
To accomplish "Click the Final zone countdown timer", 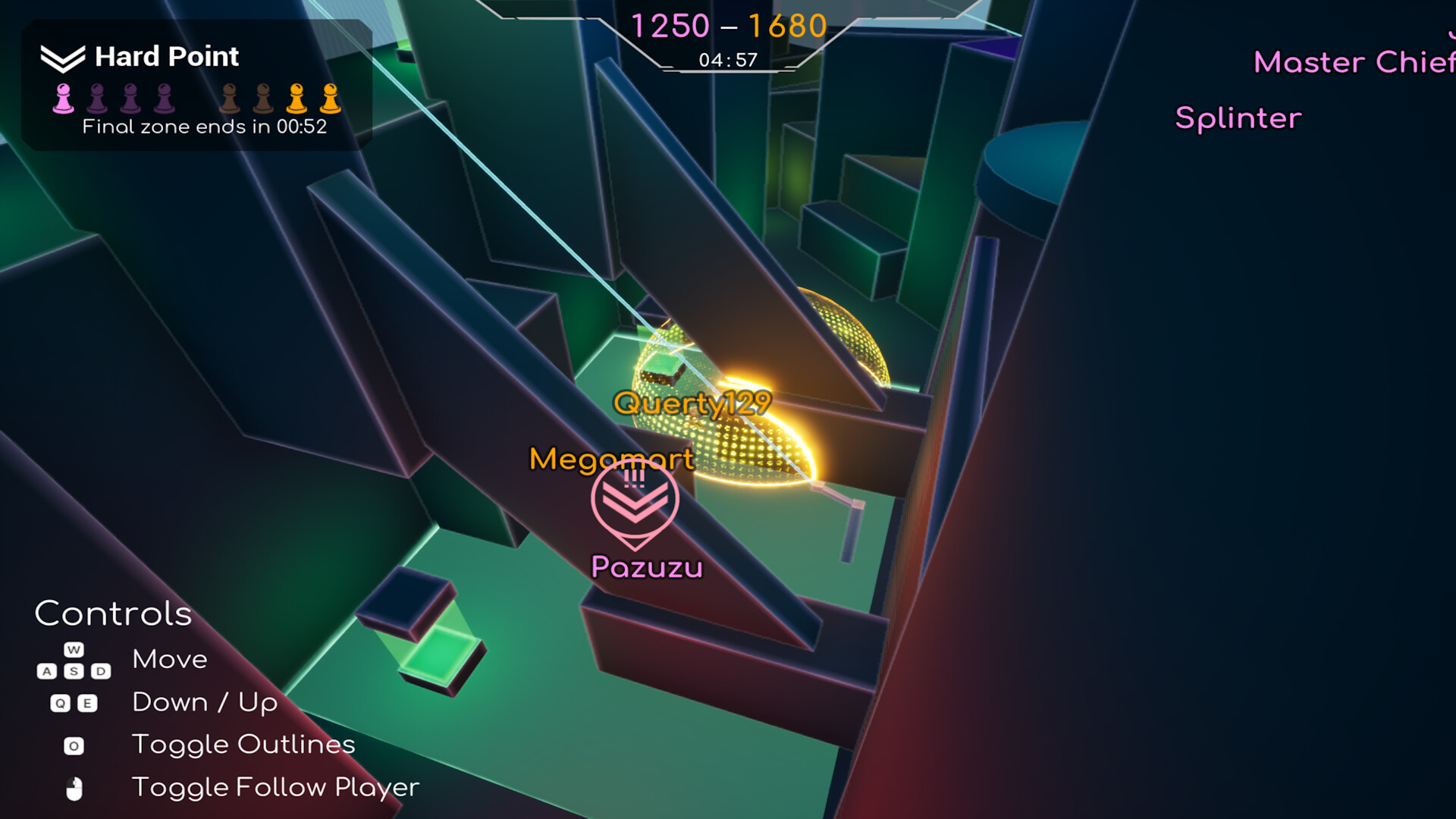I will (x=204, y=127).
